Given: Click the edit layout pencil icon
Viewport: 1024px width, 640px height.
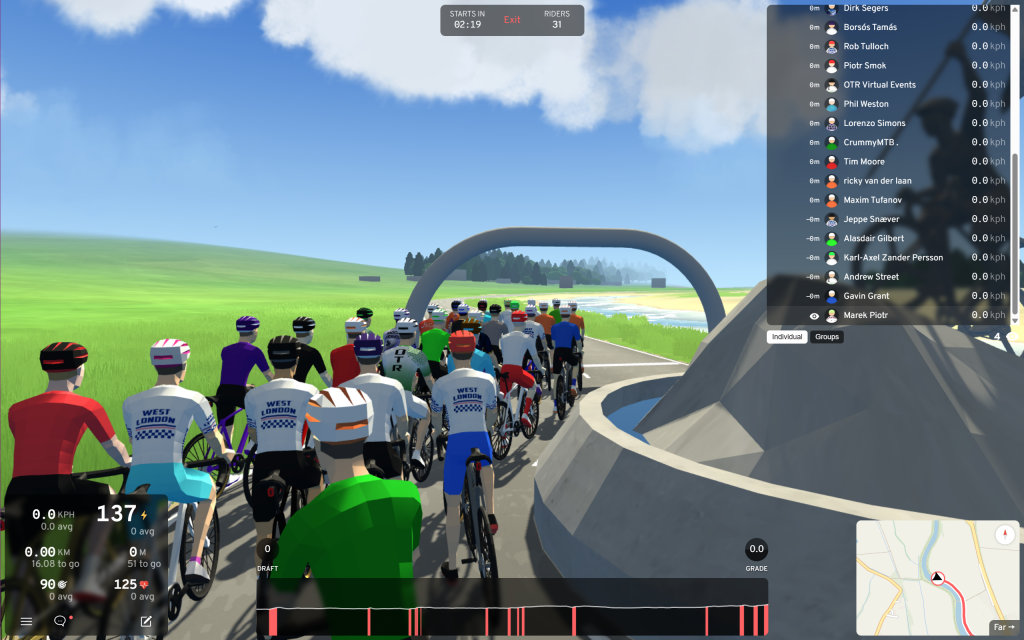Looking at the screenshot, I should [x=146, y=621].
